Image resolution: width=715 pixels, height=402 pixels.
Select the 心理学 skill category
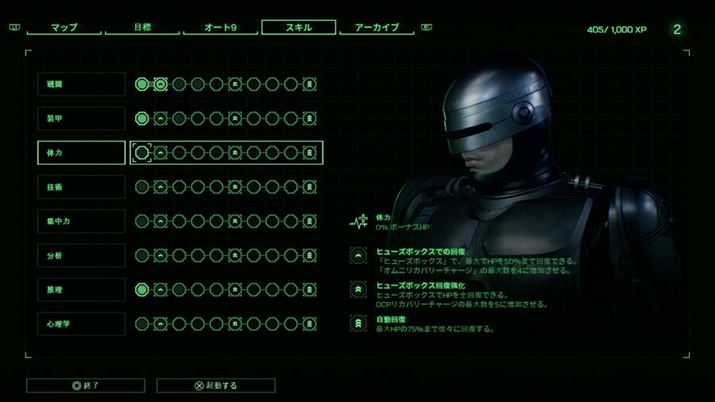point(81,323)
